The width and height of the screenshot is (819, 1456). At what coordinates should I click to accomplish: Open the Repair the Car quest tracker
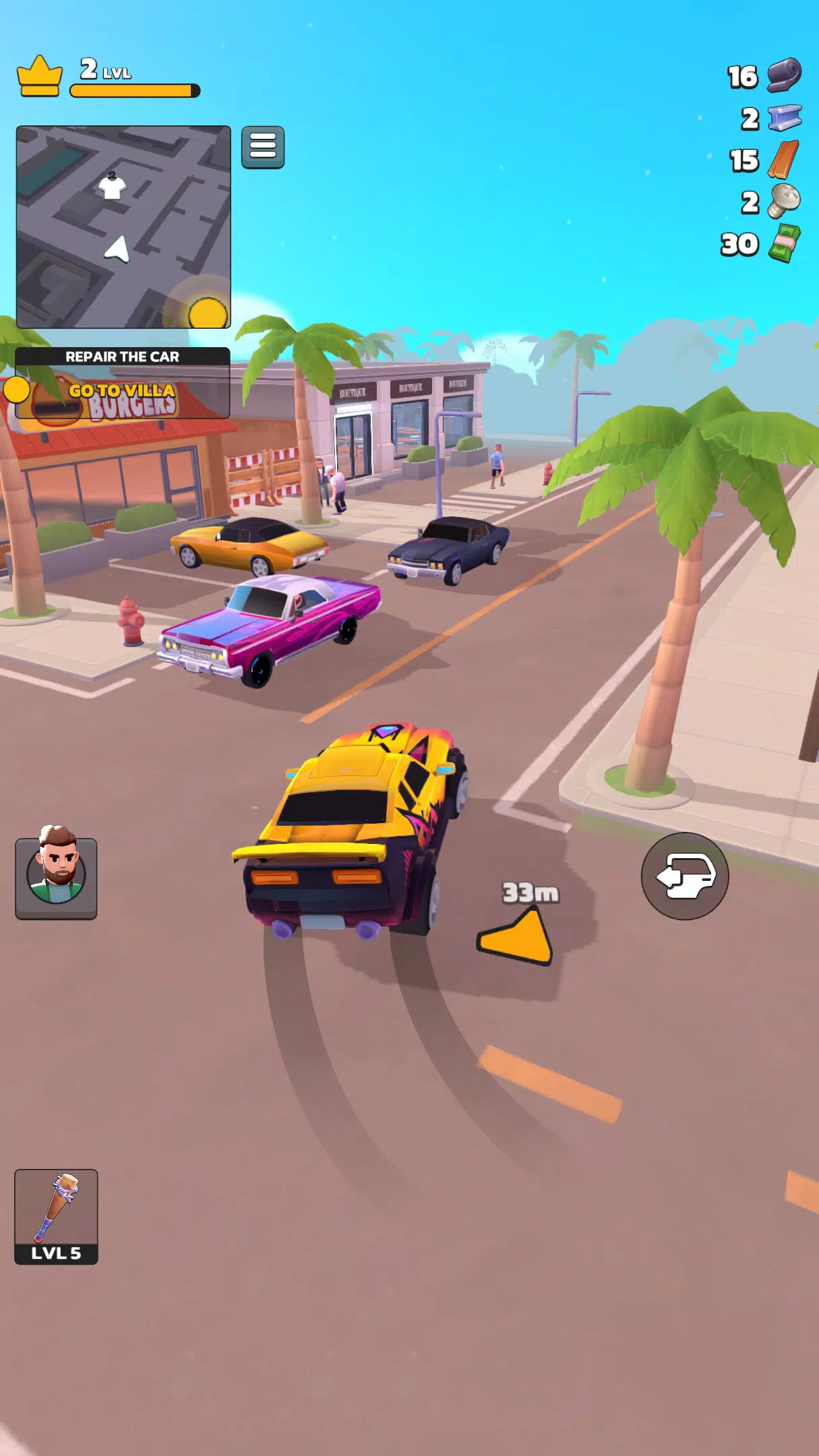[123, 382]
